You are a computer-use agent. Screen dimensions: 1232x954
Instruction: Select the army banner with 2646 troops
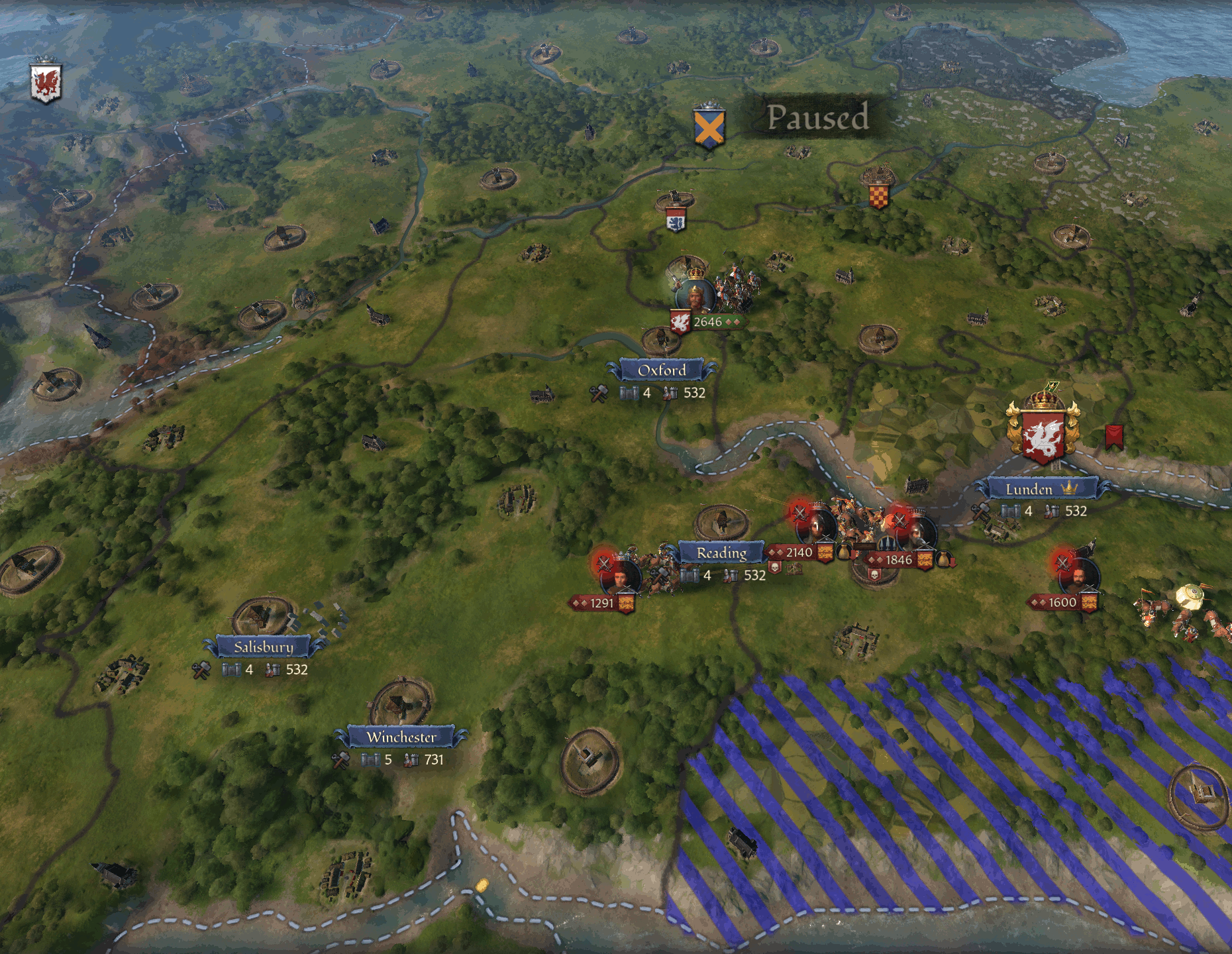coord(707,322)
